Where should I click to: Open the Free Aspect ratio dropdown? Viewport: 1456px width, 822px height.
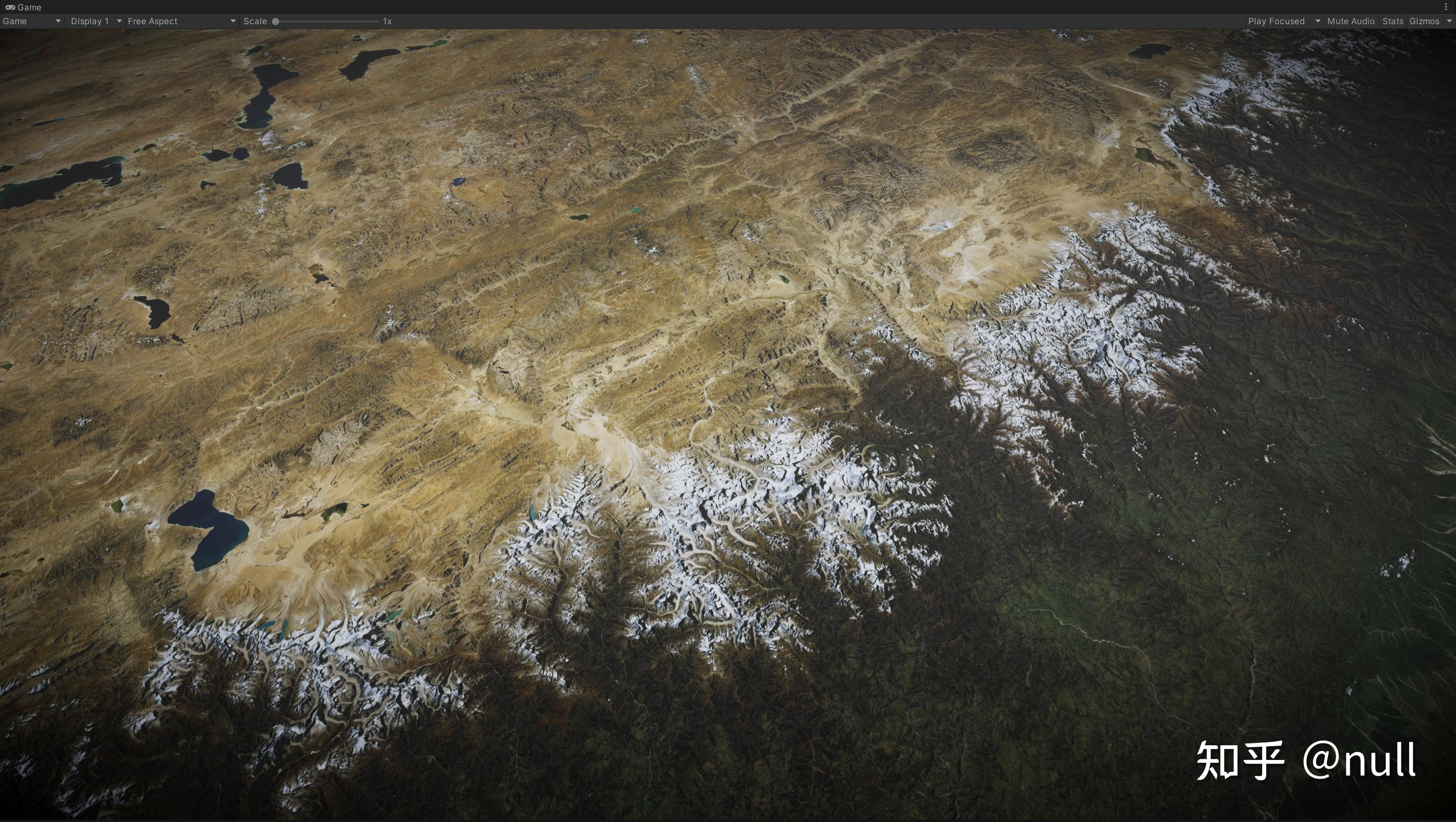[181, 21]
